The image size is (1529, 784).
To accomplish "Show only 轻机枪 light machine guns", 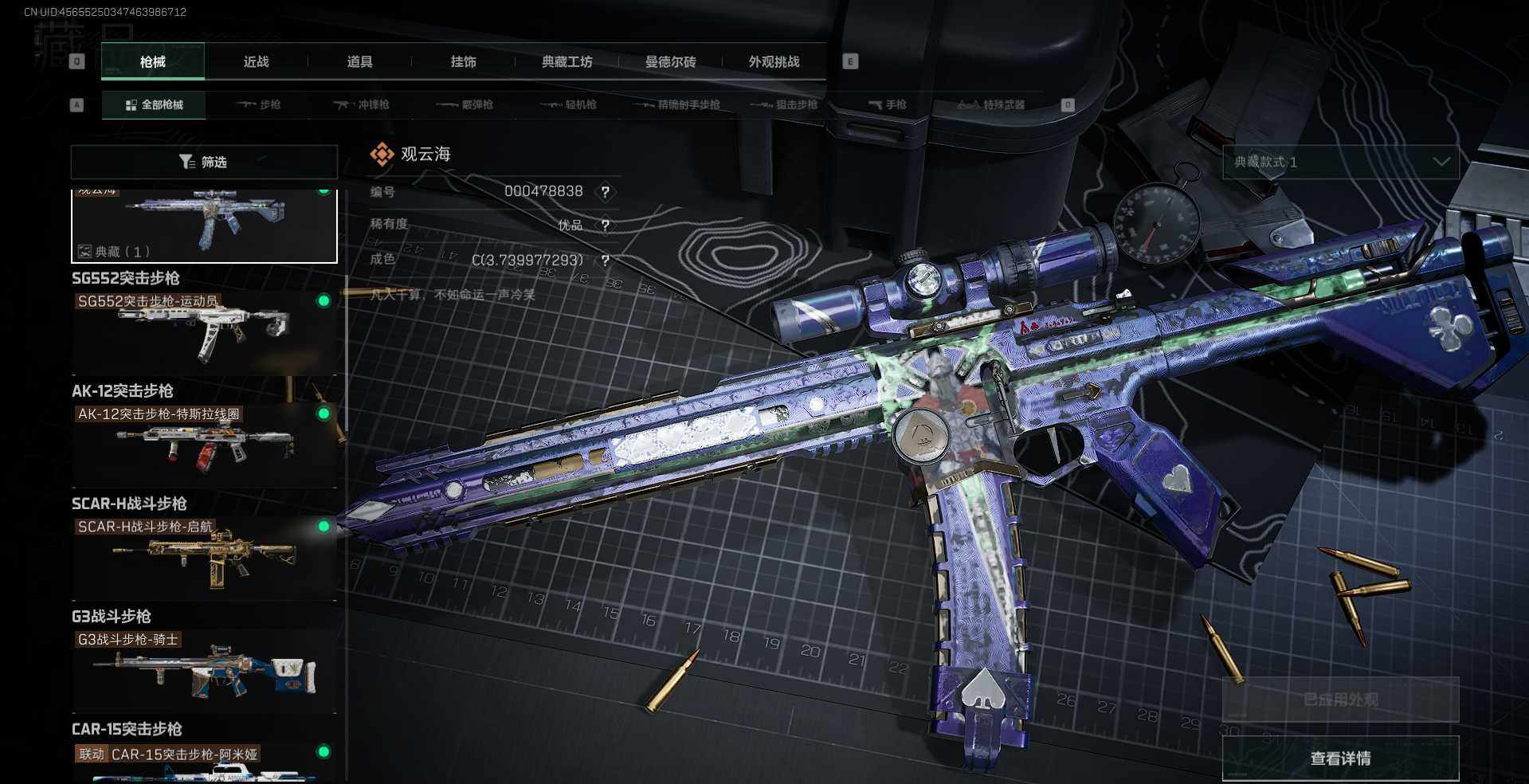I will click(569, 104).
